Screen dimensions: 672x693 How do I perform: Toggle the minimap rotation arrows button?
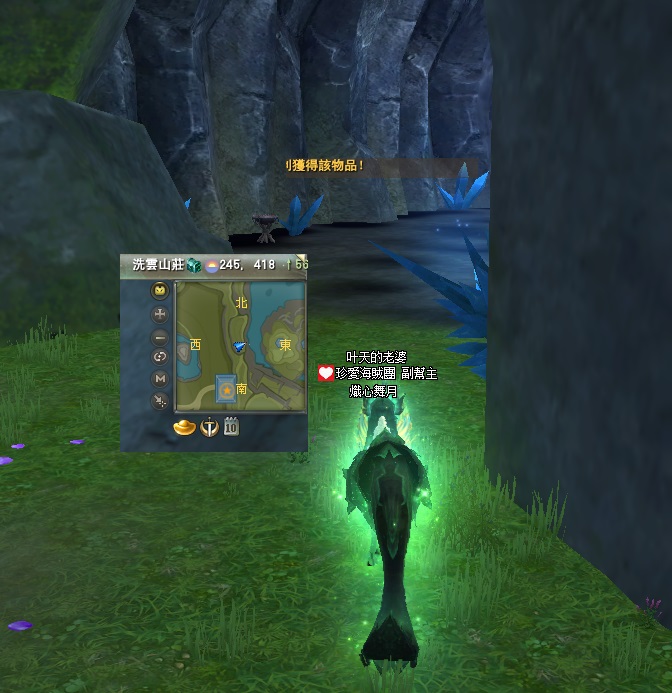pos(160,357)
